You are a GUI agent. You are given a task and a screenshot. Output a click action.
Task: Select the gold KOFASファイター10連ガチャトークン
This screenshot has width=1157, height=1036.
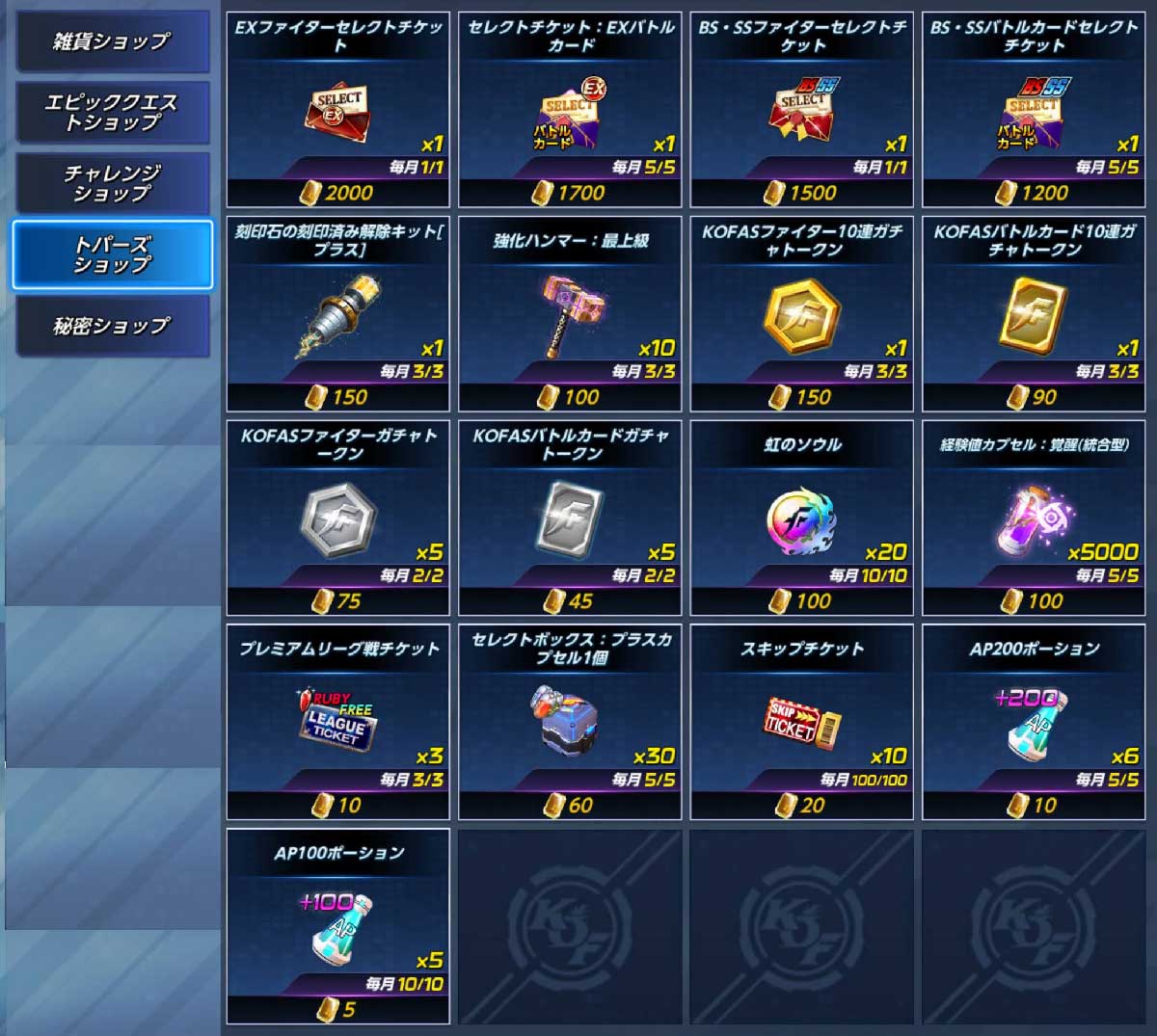click(x=802, y=315)
